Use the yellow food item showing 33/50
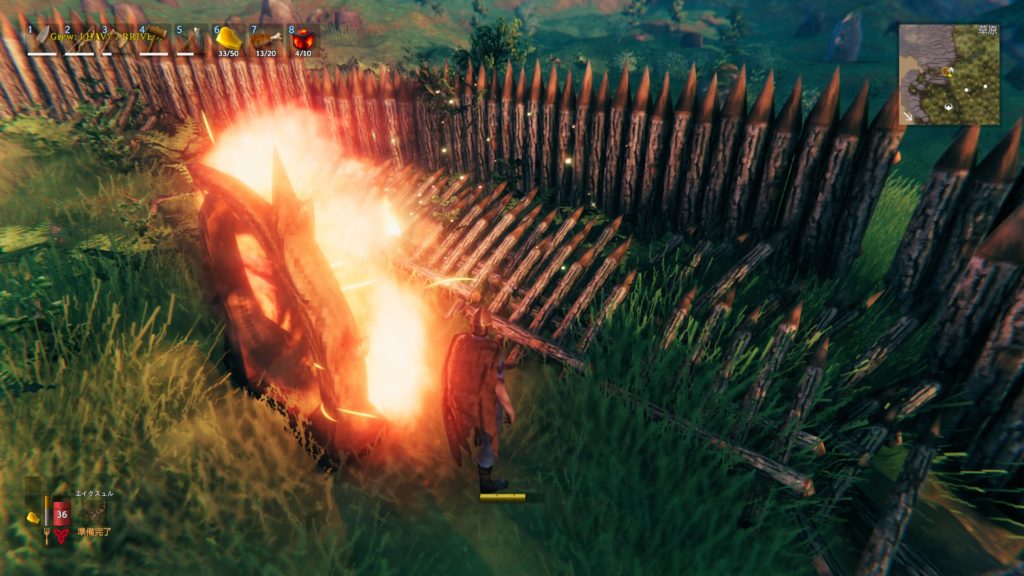This screenshot has width=1024, height=576. (x=229, y=40)
